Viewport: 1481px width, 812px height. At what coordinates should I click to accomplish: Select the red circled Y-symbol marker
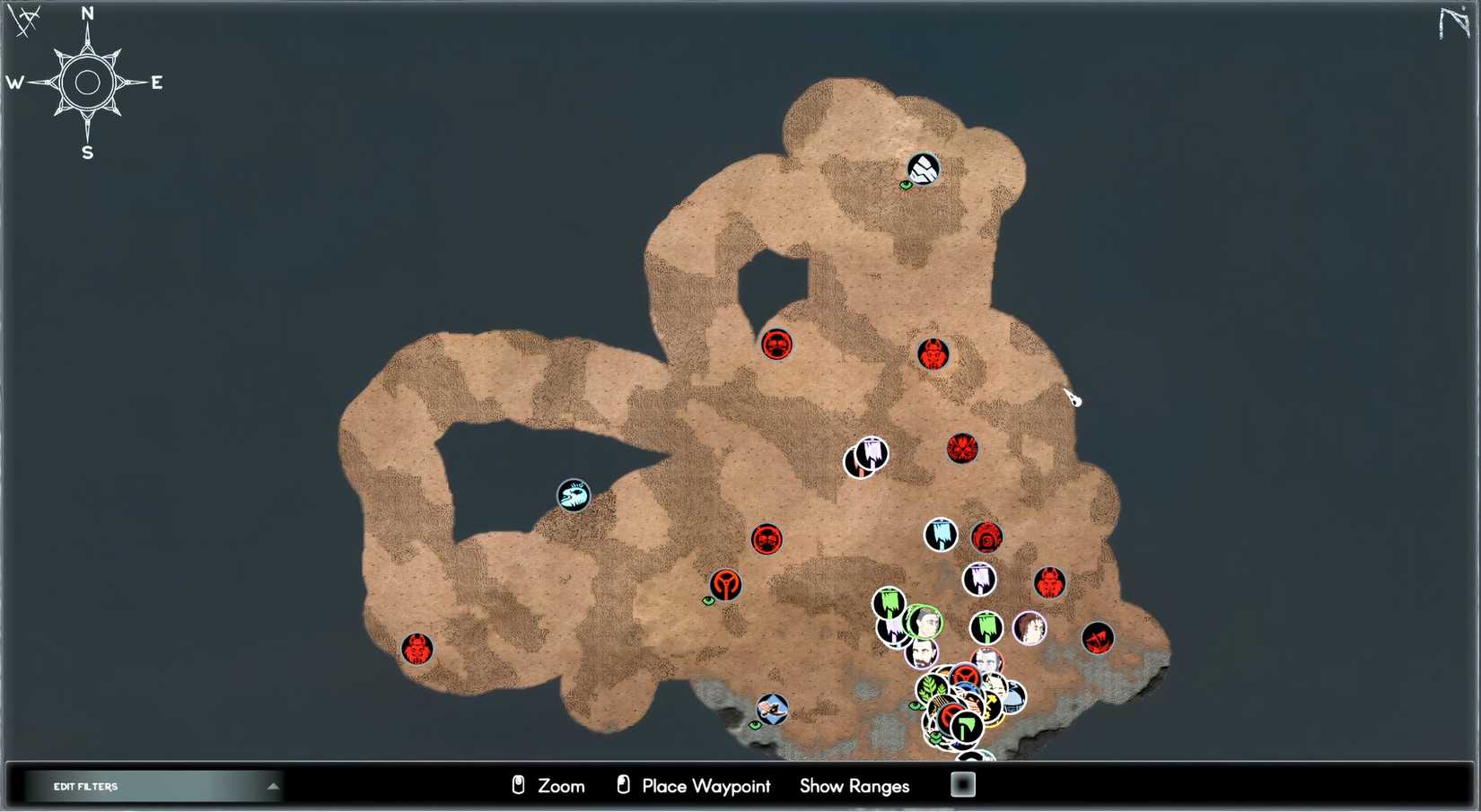click(725, 585)
